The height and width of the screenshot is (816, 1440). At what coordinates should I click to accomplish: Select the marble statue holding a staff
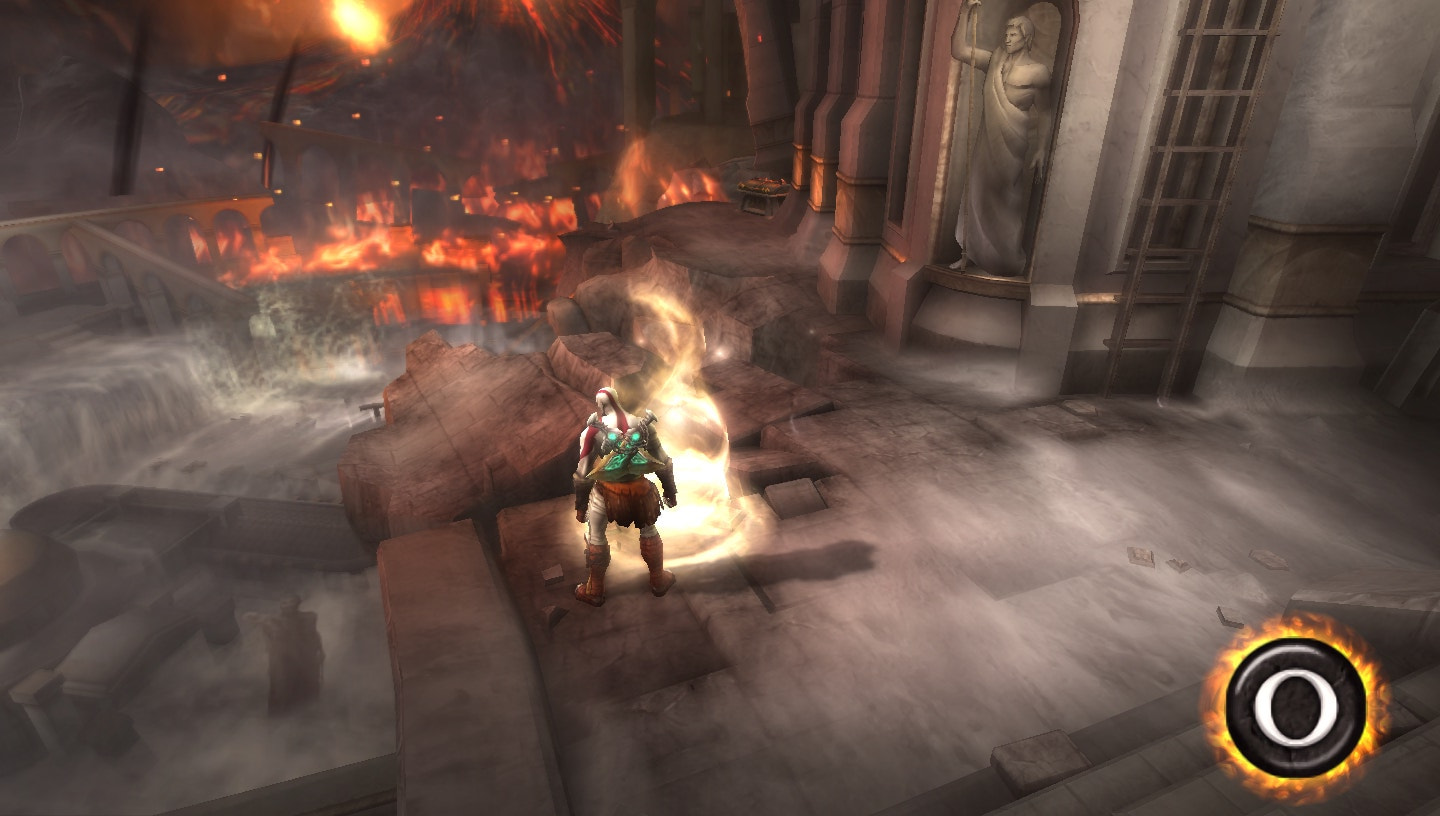pyautogui.click(x=1003, y=130)
